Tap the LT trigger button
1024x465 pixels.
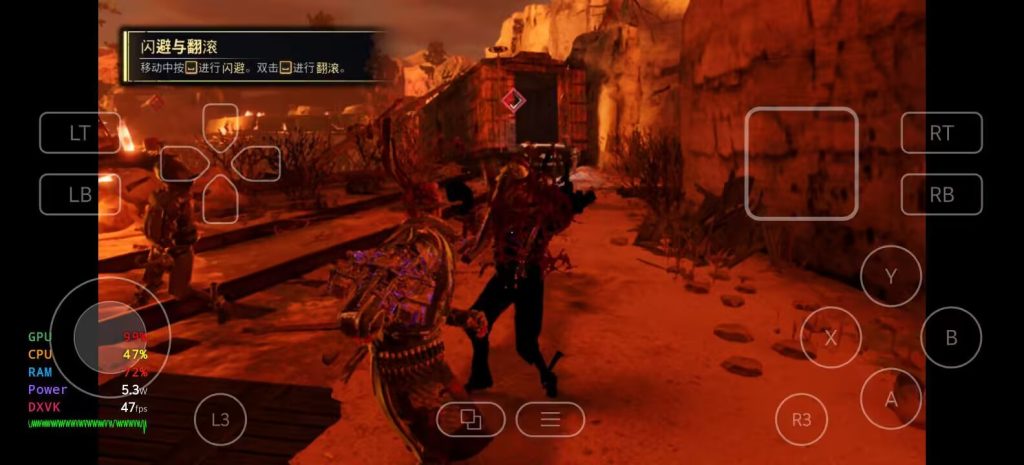click(x=80, y=133)
